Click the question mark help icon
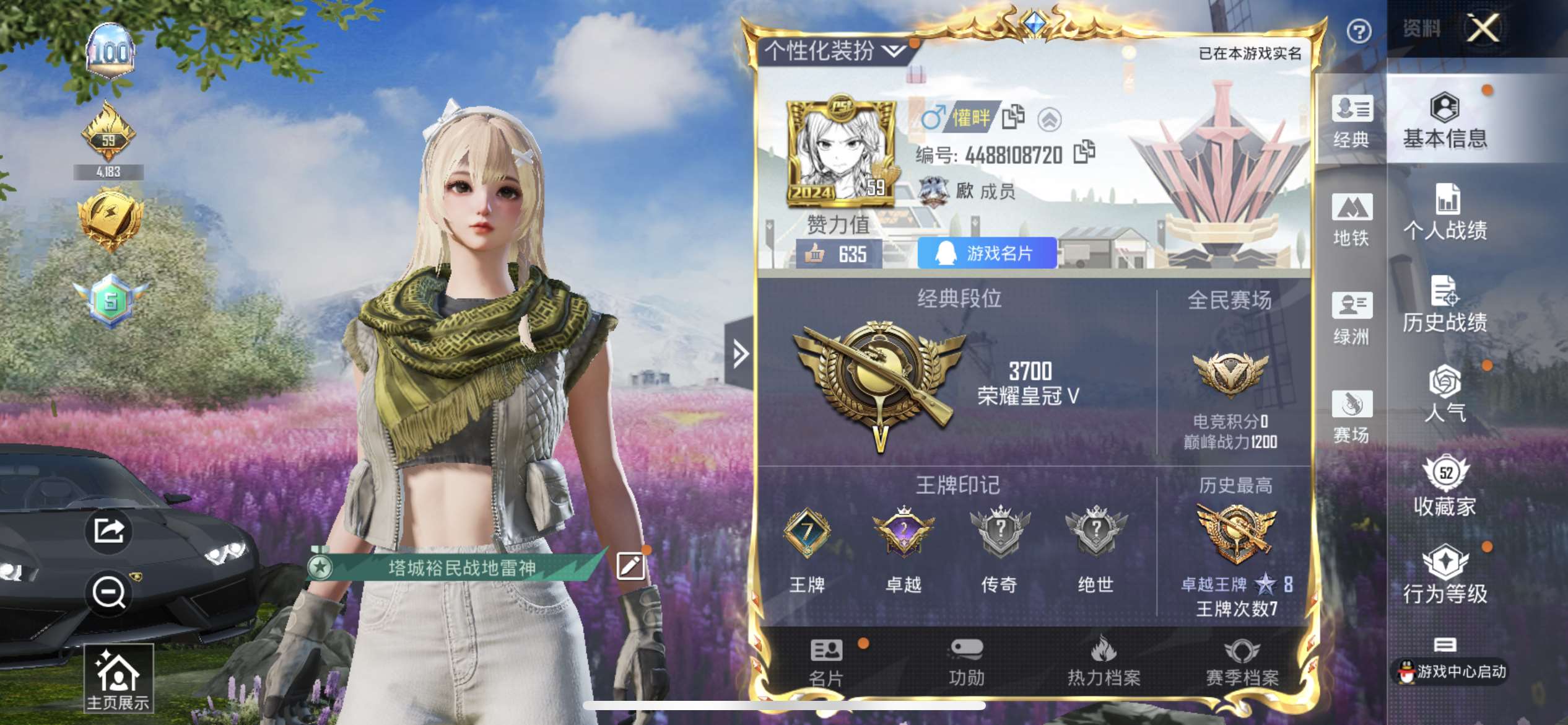 1359,31
